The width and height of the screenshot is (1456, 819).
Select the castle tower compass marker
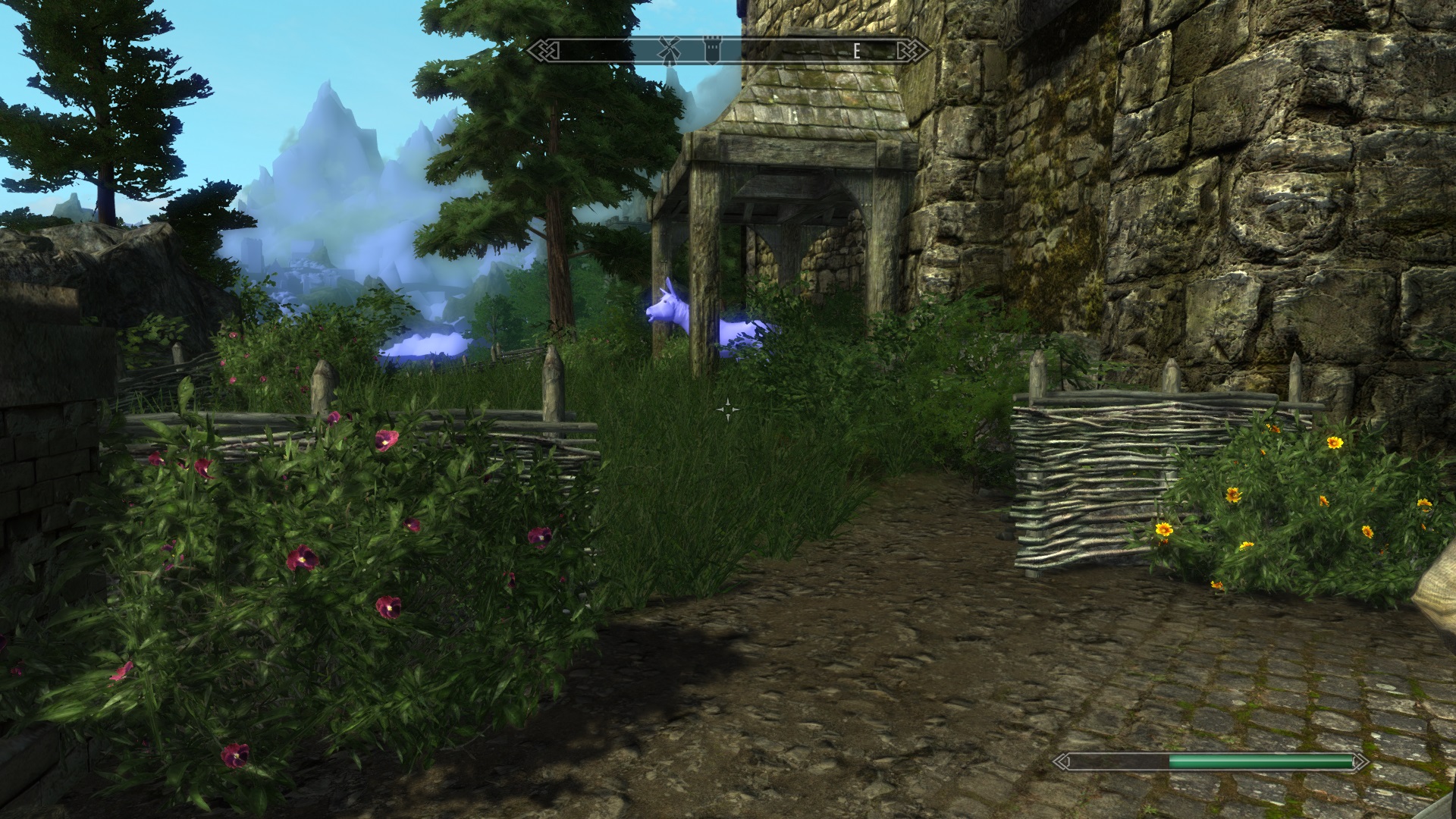click(712, 50)
